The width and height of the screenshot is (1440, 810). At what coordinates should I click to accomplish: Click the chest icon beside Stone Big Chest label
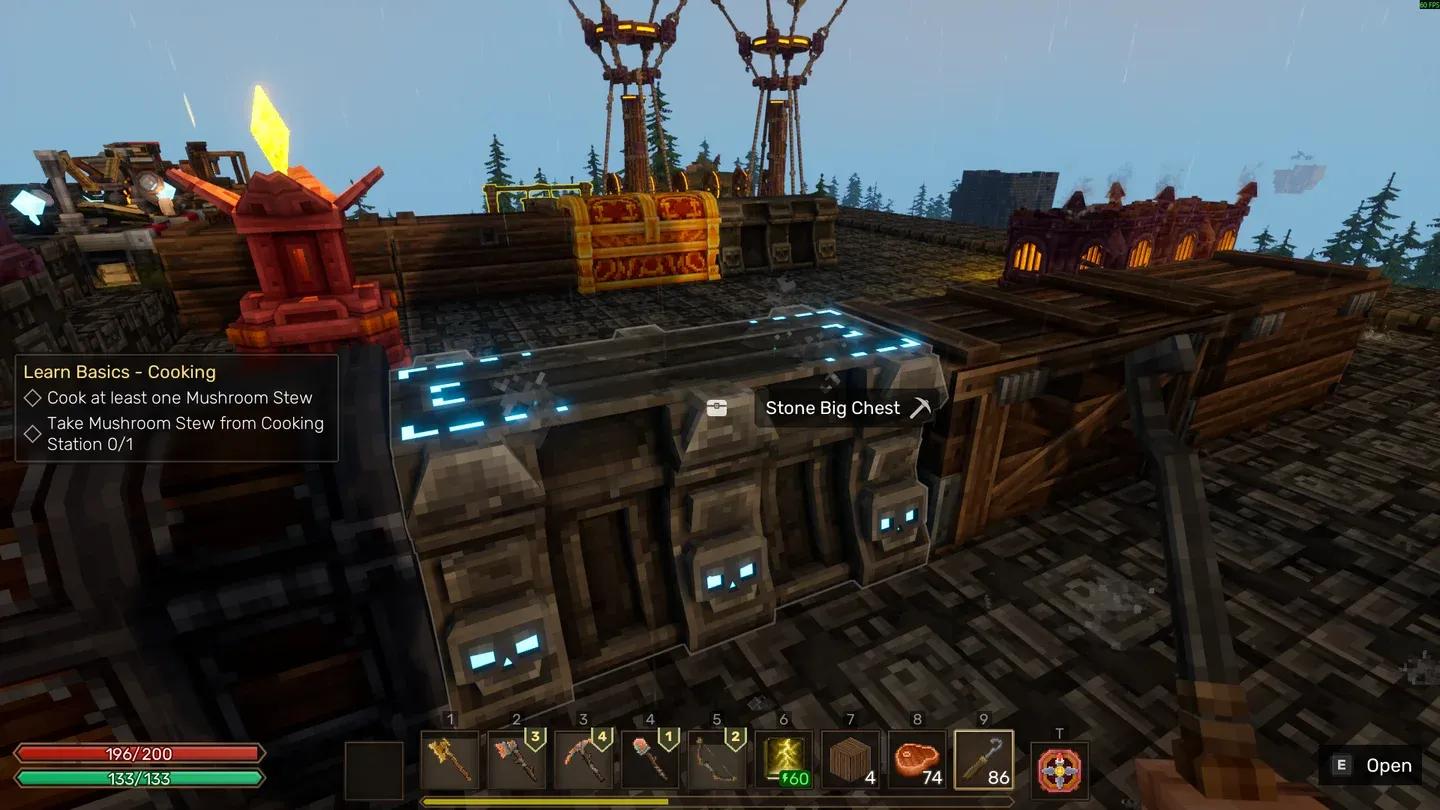pos(717,407)
